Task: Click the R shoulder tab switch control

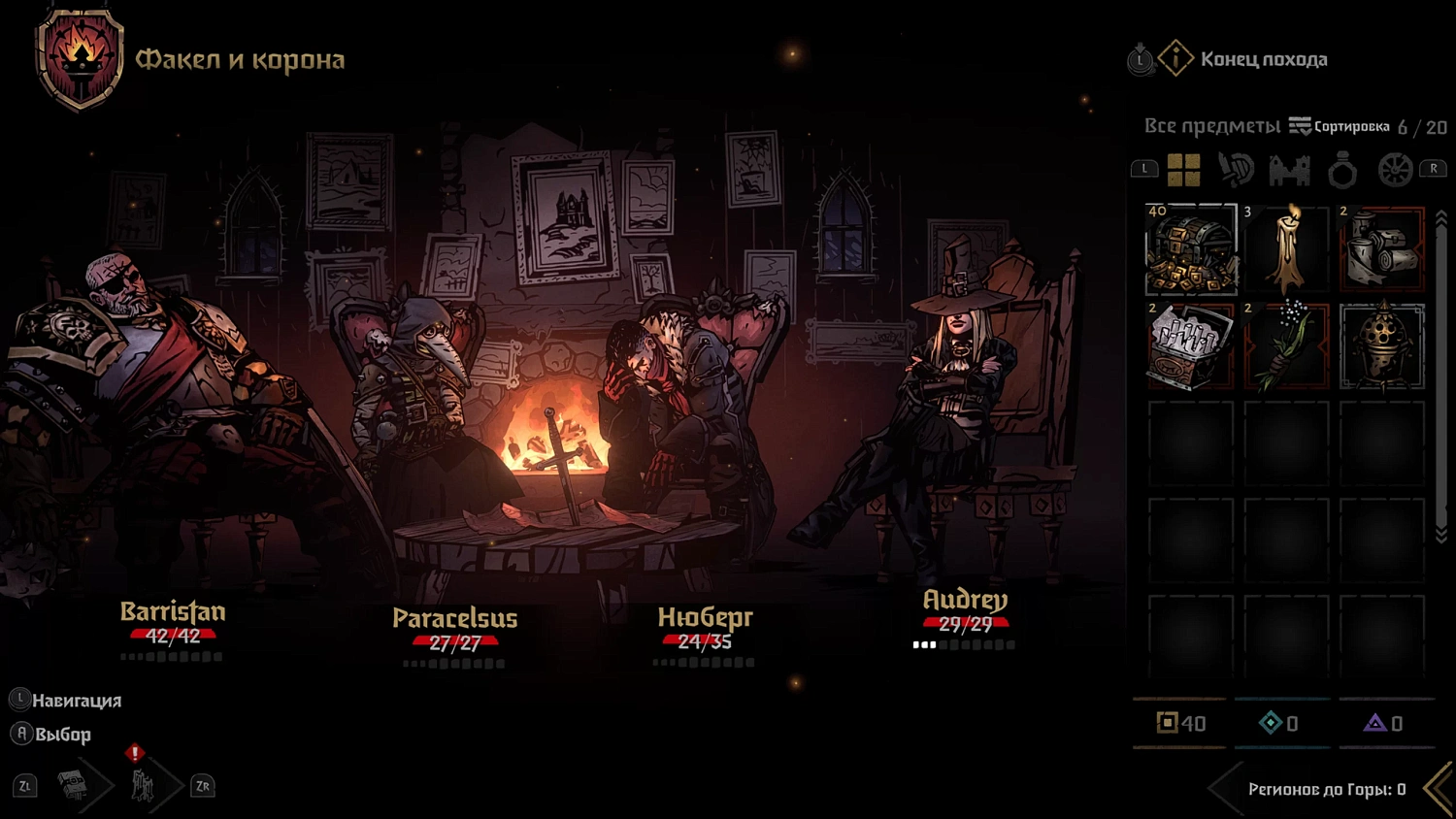Action: coord(1434,167)
